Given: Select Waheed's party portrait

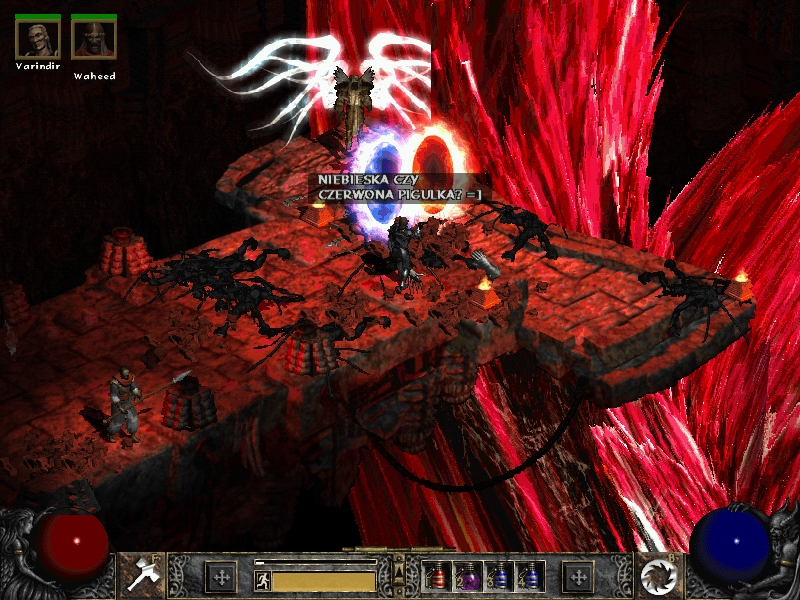Looking at the screenshot, I should [x=93, y=37].
